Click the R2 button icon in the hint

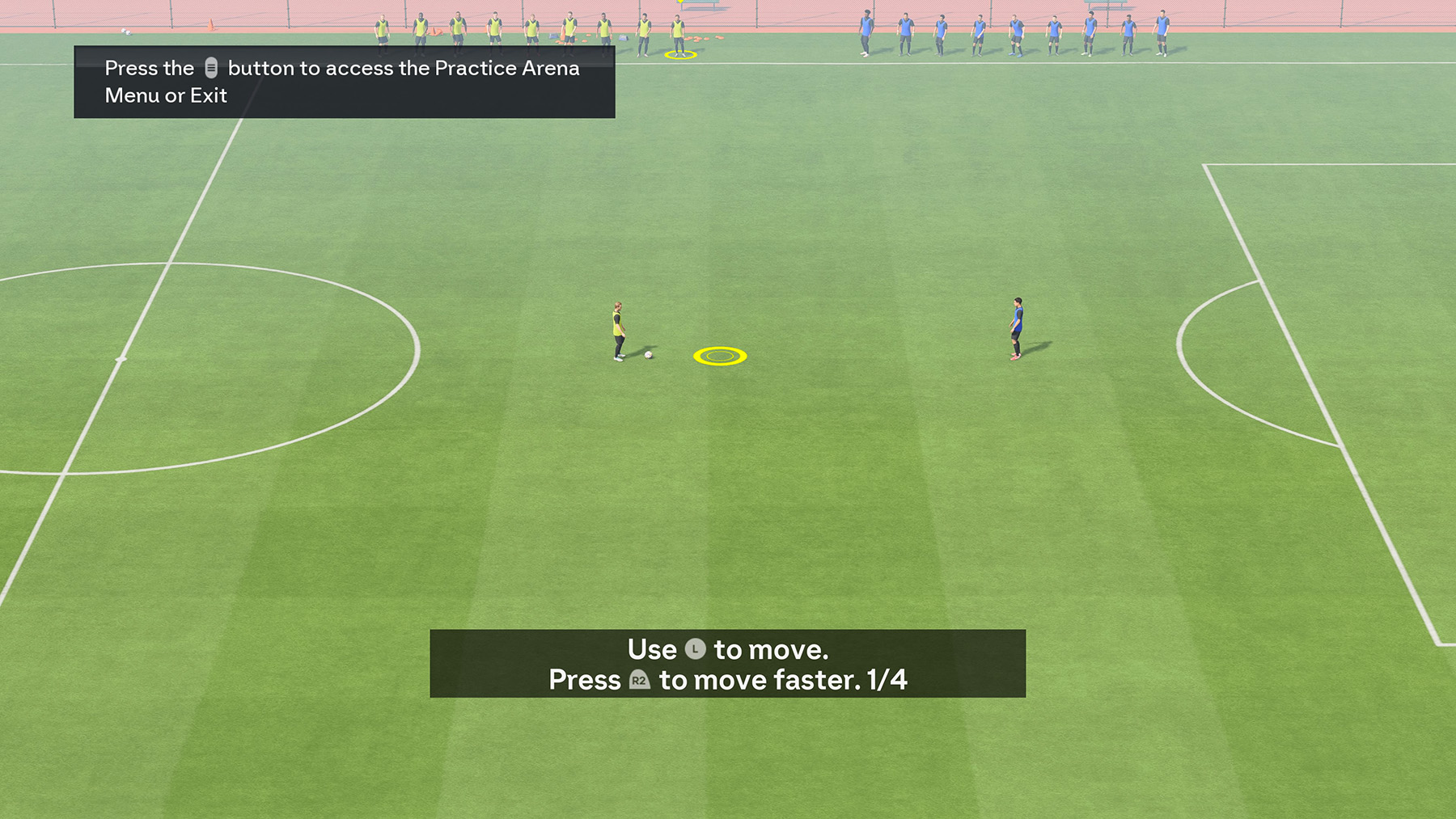pos(638,681)
